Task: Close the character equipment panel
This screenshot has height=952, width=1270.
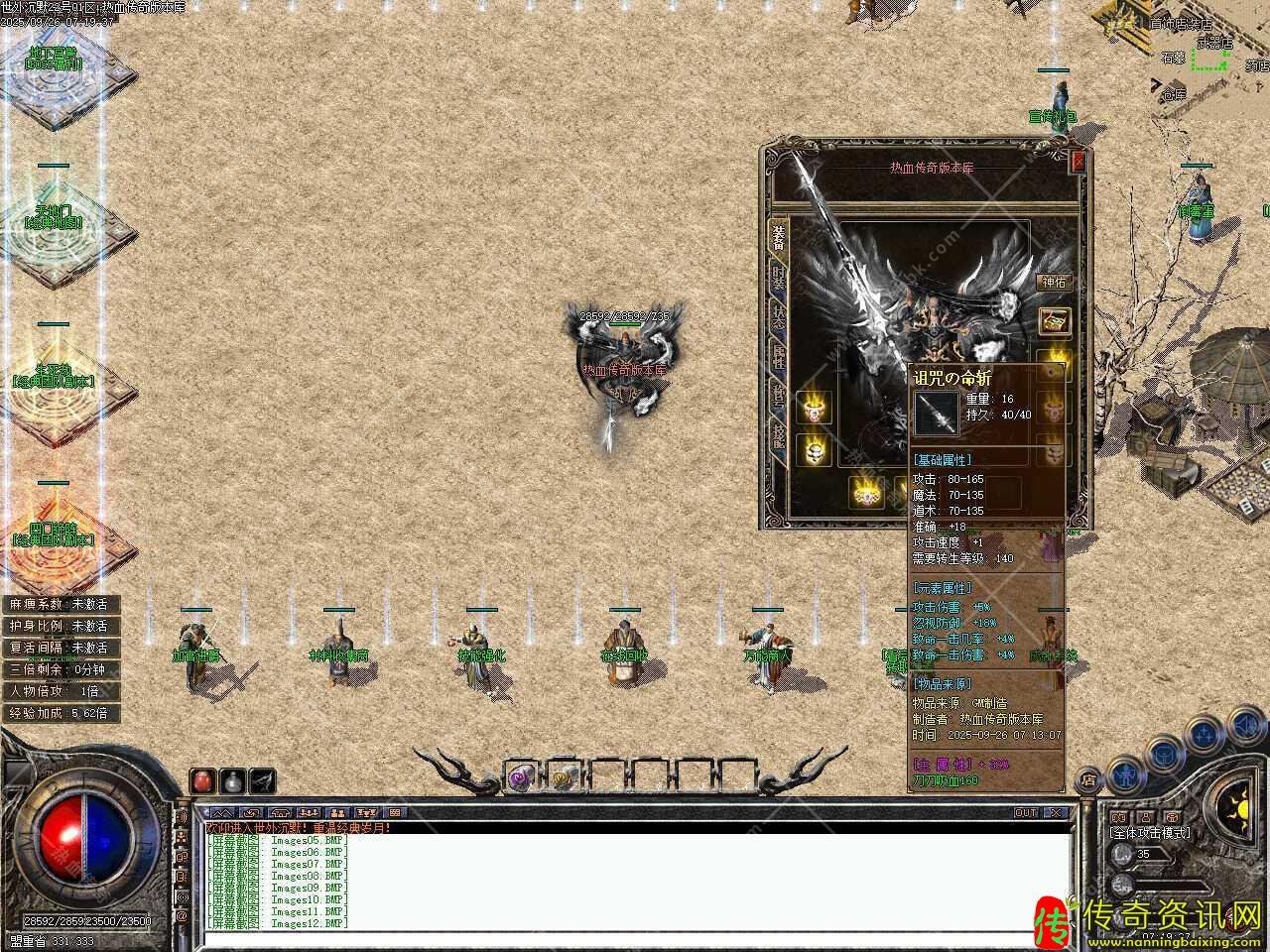Action: (1079, 162)
